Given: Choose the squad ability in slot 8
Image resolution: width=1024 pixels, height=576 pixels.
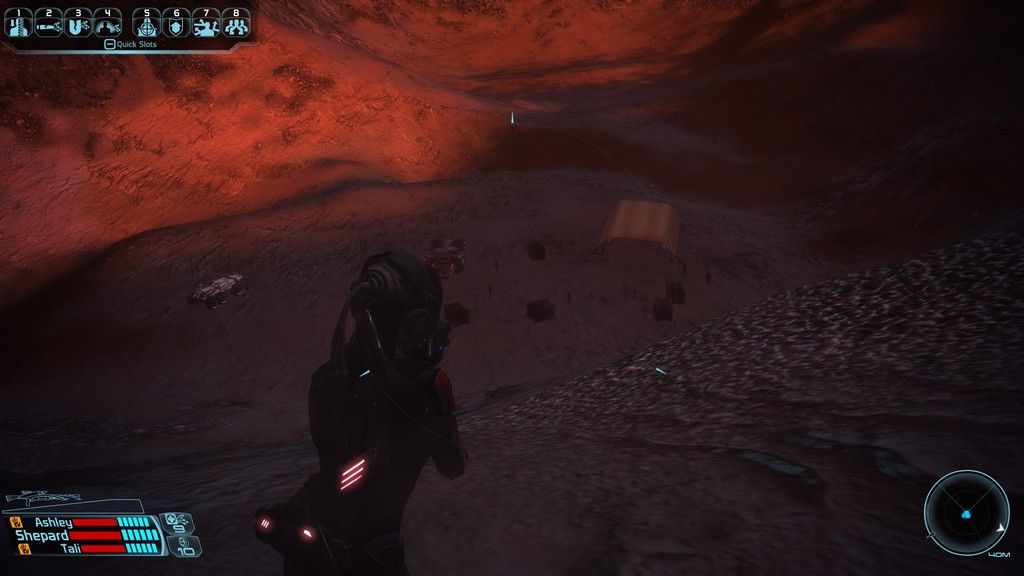Looking at the screenshot, I should 235,22.
